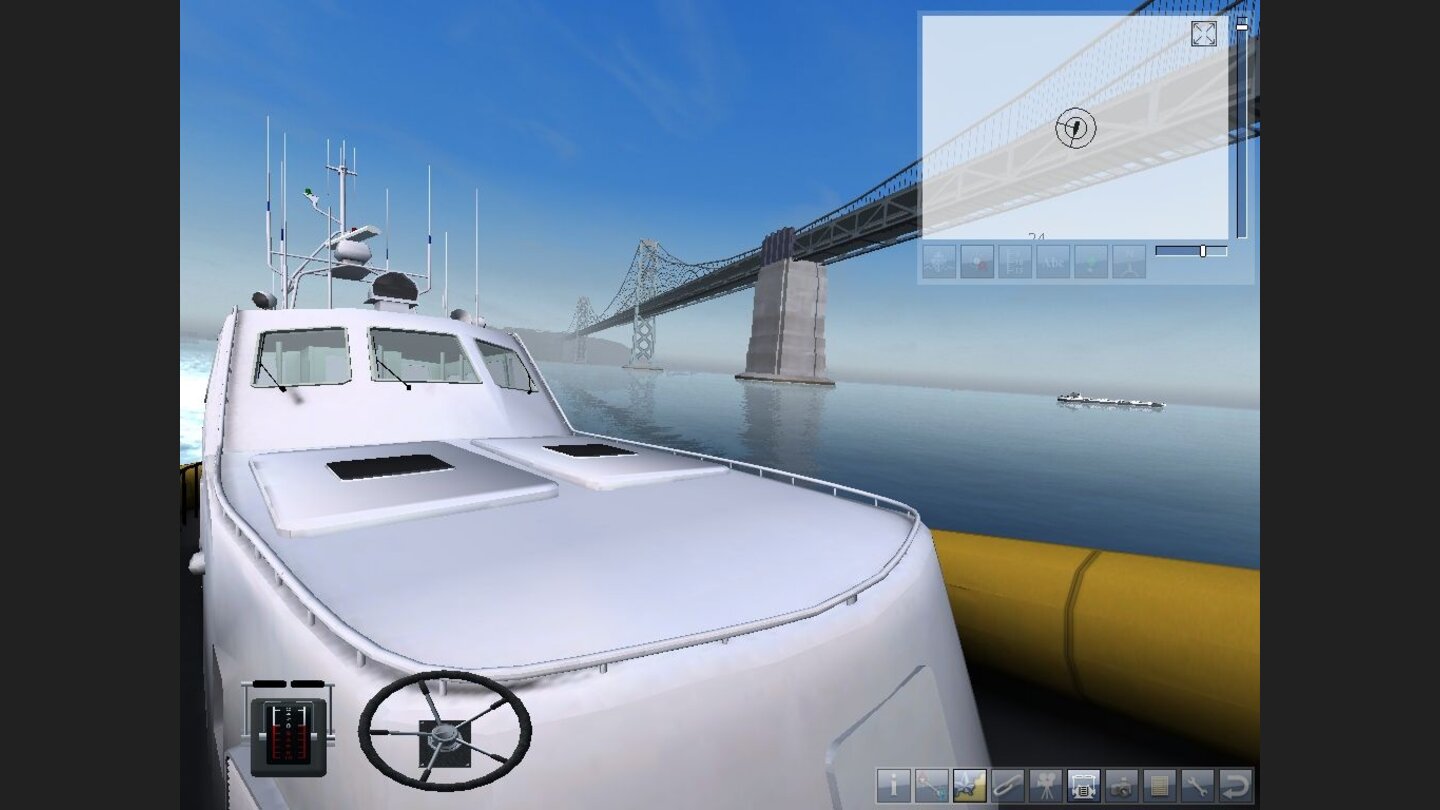
Task: Select the key tool on the bottom toolbar
Action: coord(930,788)
